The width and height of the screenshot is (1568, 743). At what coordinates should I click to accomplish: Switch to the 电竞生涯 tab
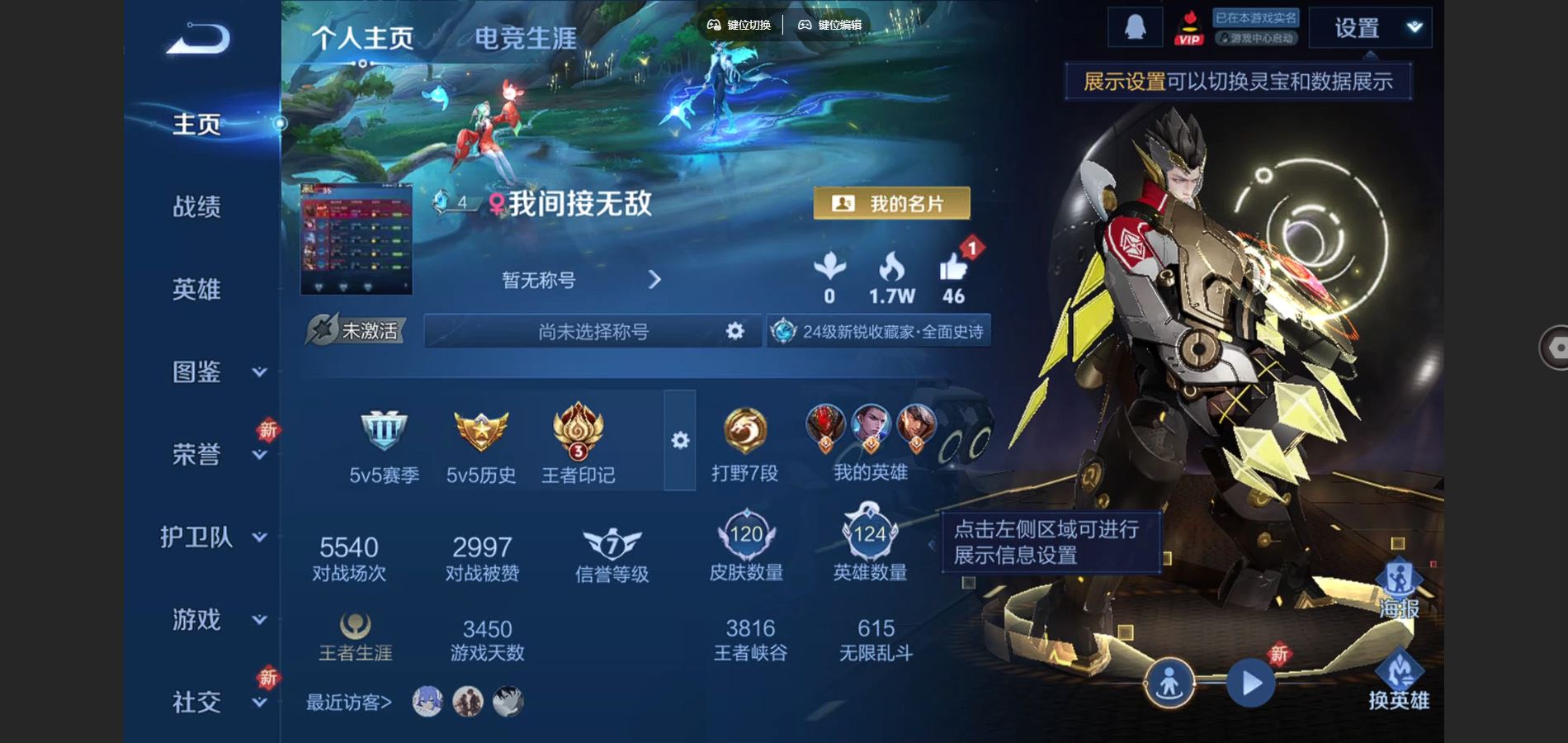526,38
